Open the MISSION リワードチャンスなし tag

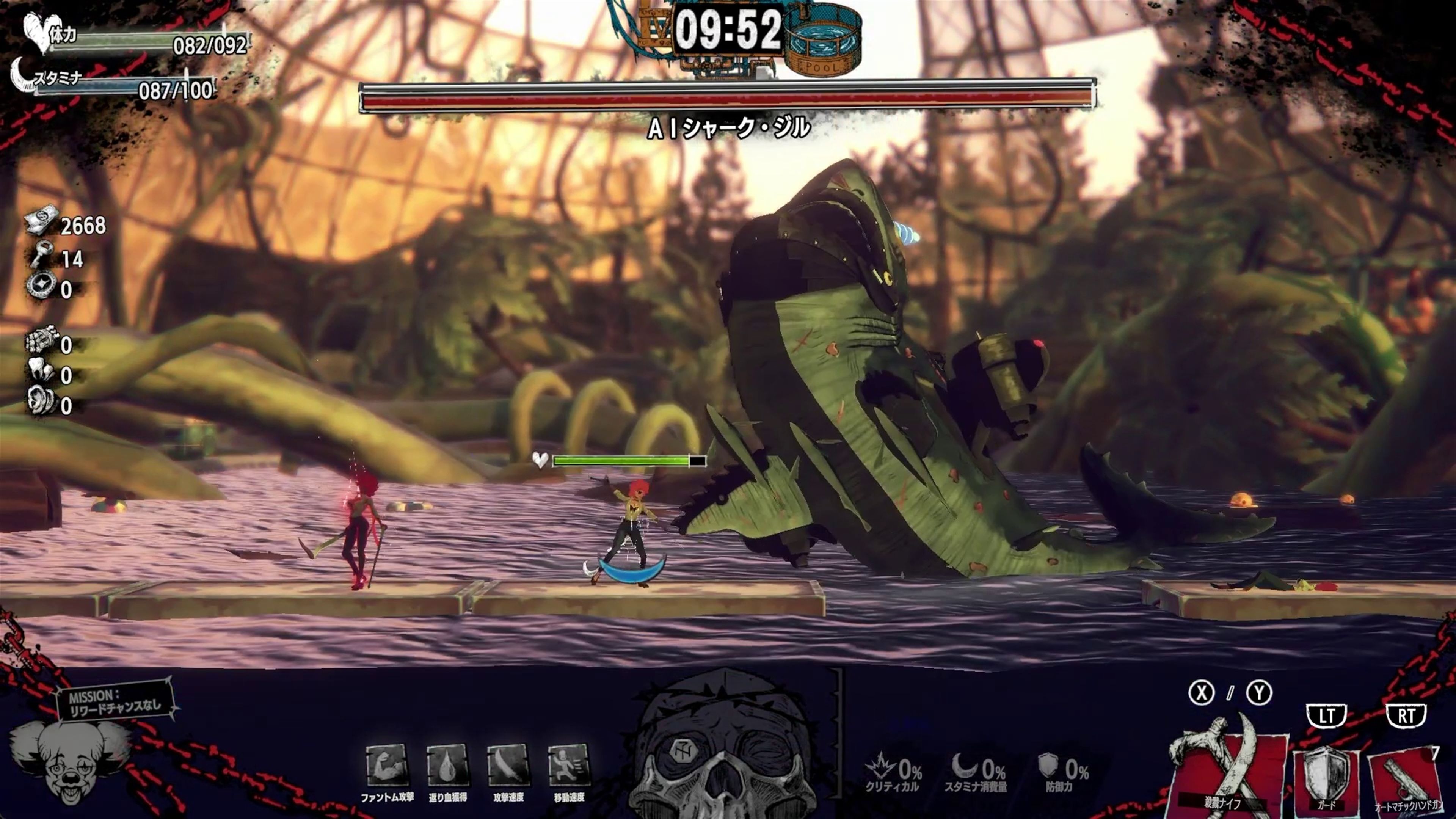click(115, 704)
